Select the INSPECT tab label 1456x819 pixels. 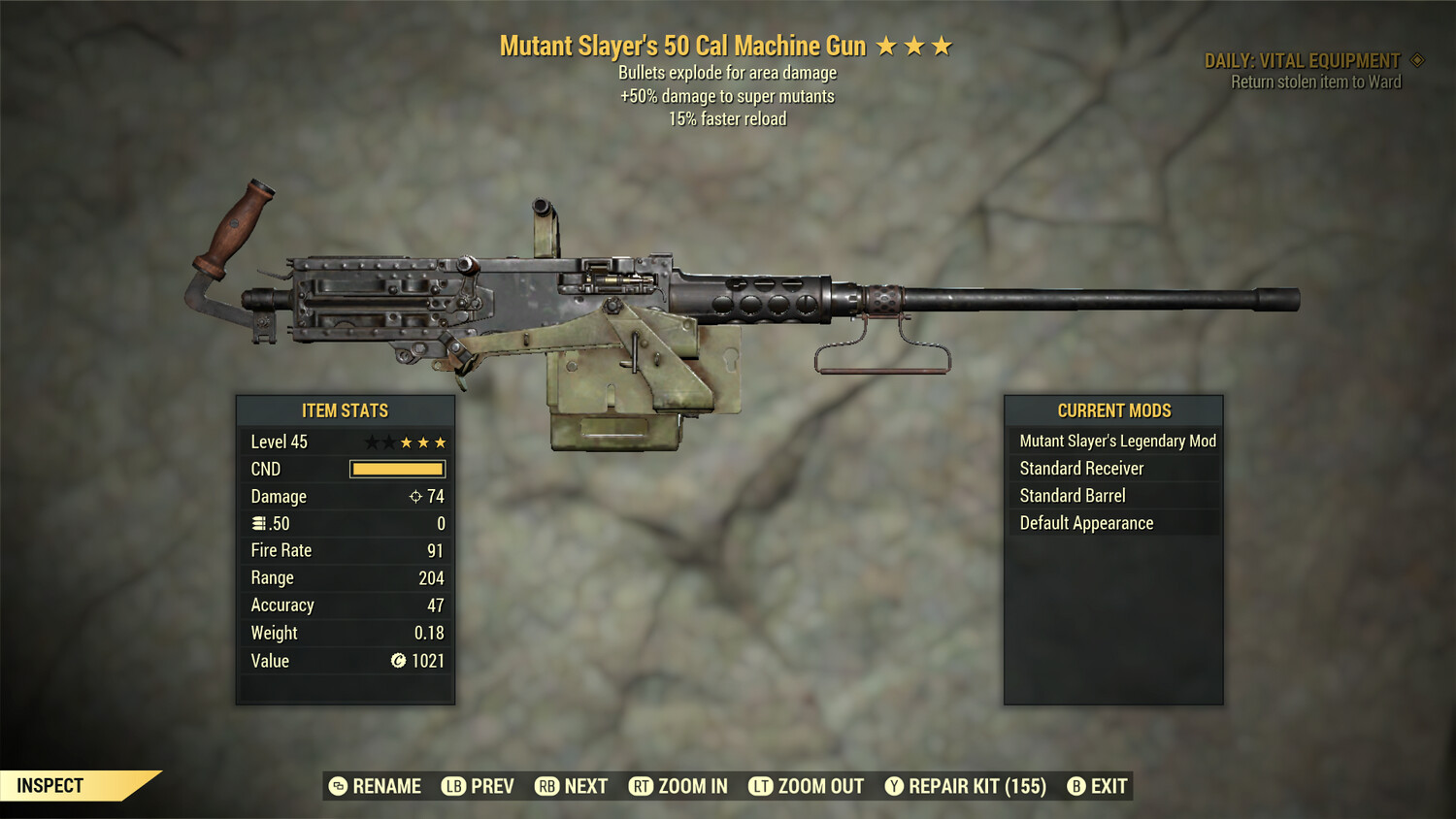click(x=50, y=786)
